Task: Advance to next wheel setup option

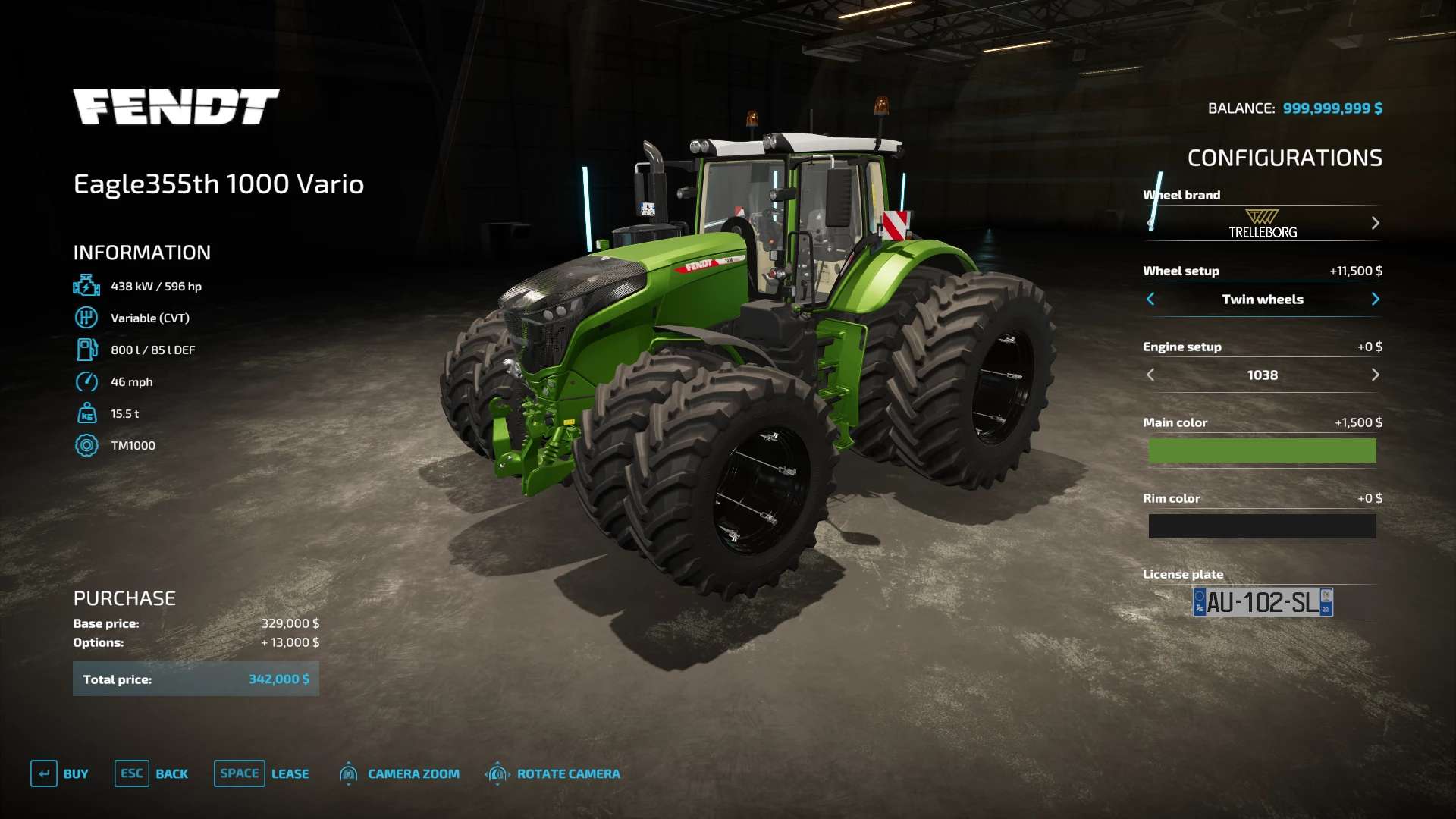Action: pyautogui.click(x=1375, y=299)
